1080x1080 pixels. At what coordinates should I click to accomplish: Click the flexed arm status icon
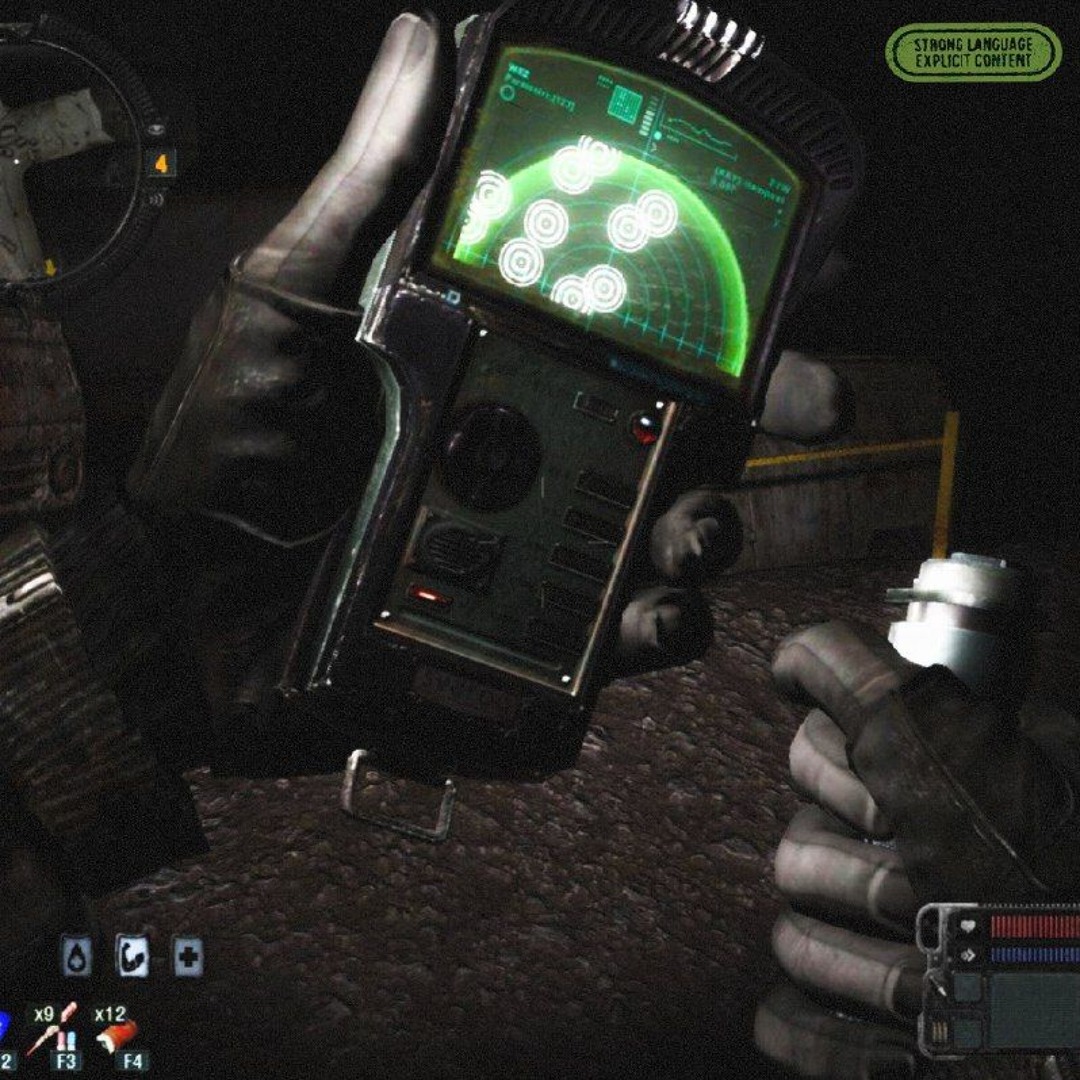pos(132,957)
